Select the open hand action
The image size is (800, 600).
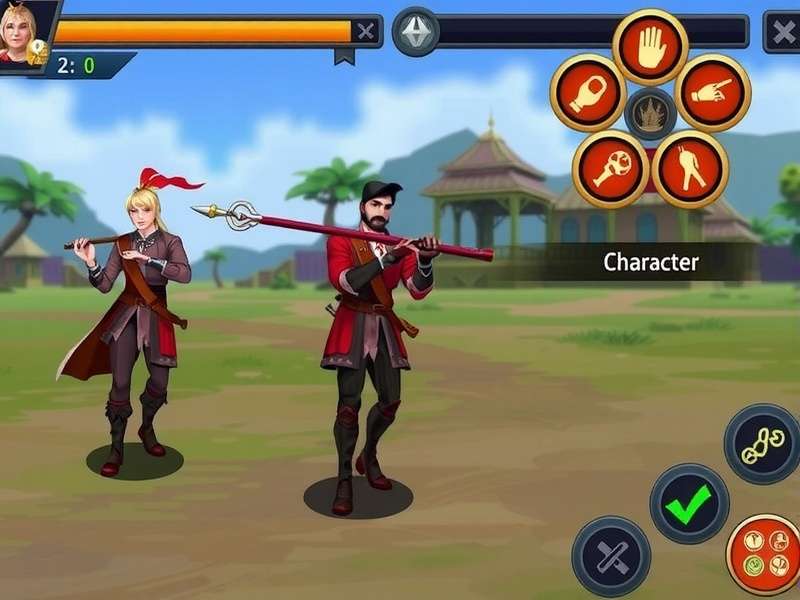[x=650, y=46]
